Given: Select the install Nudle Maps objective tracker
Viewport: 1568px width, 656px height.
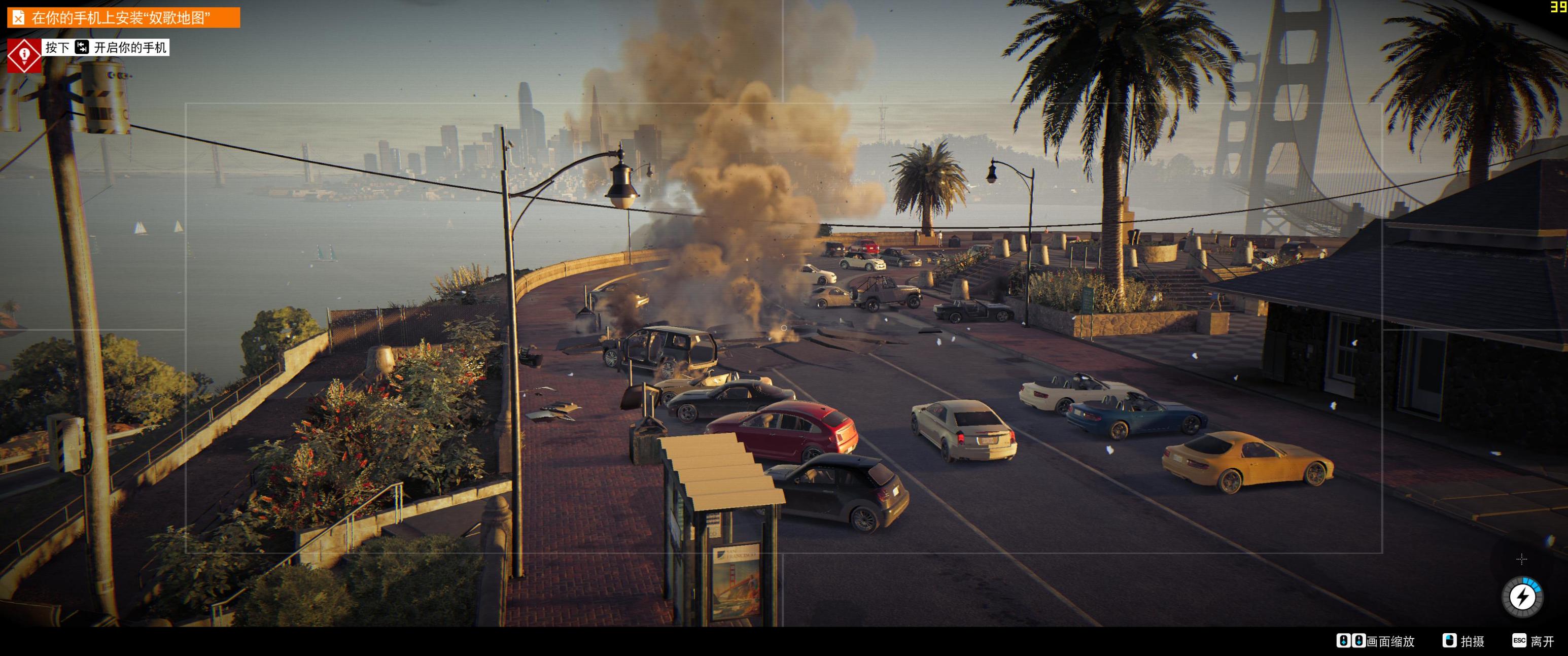Looking at the screenshot, I should [123, 18].
